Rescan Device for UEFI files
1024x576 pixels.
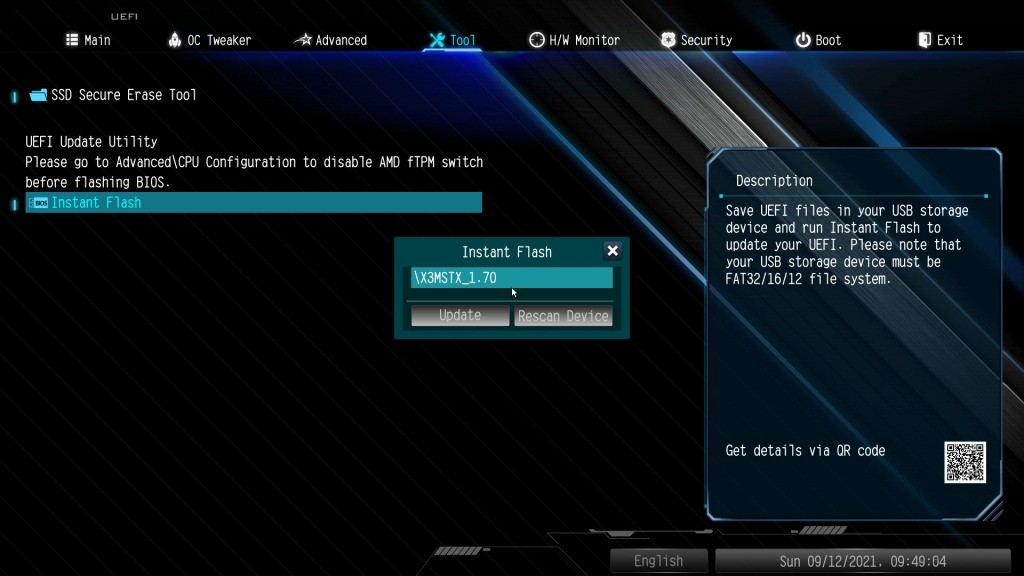pos(563,316)
